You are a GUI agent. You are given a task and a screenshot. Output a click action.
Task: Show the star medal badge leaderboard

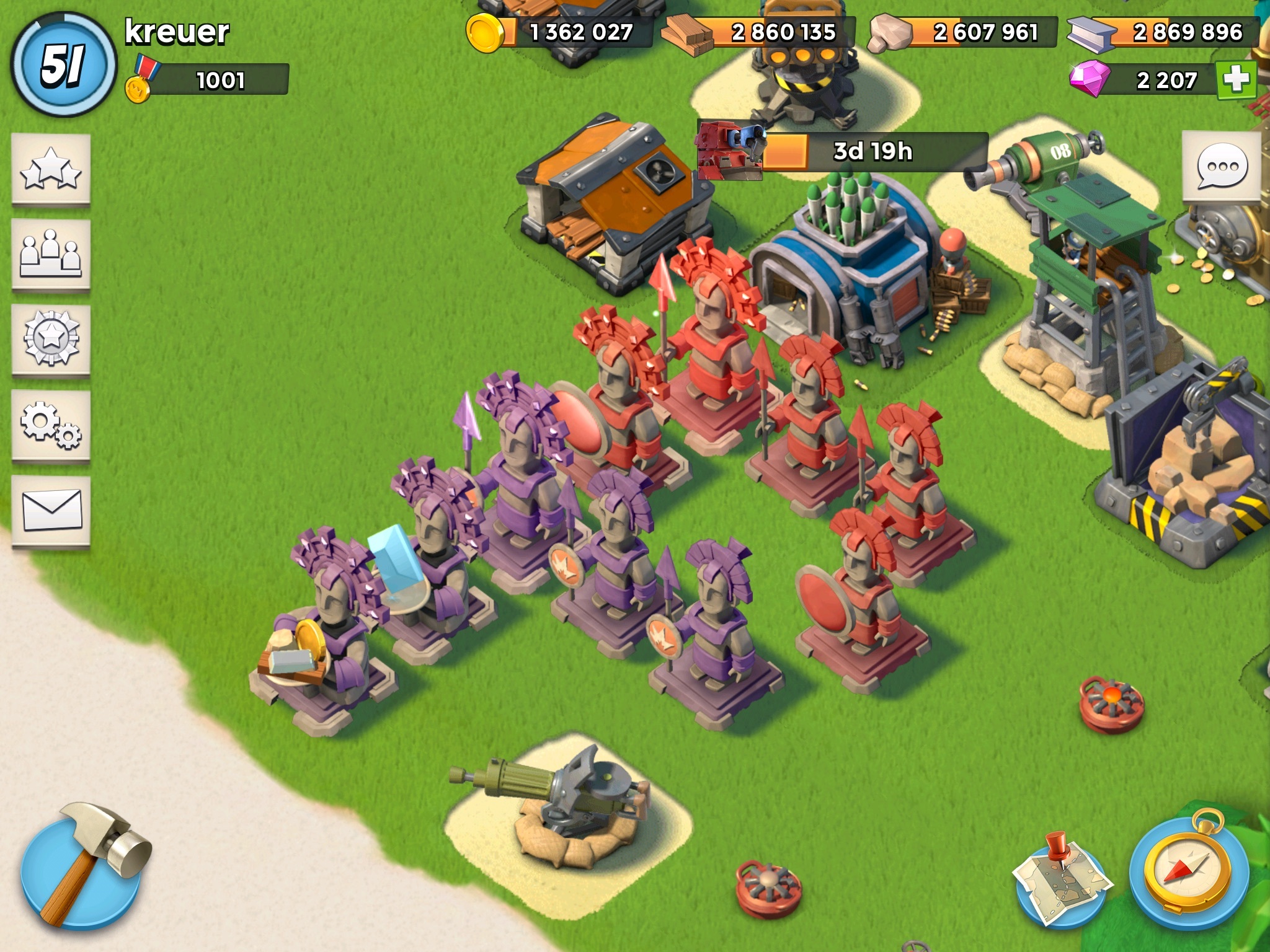[51, 340]
